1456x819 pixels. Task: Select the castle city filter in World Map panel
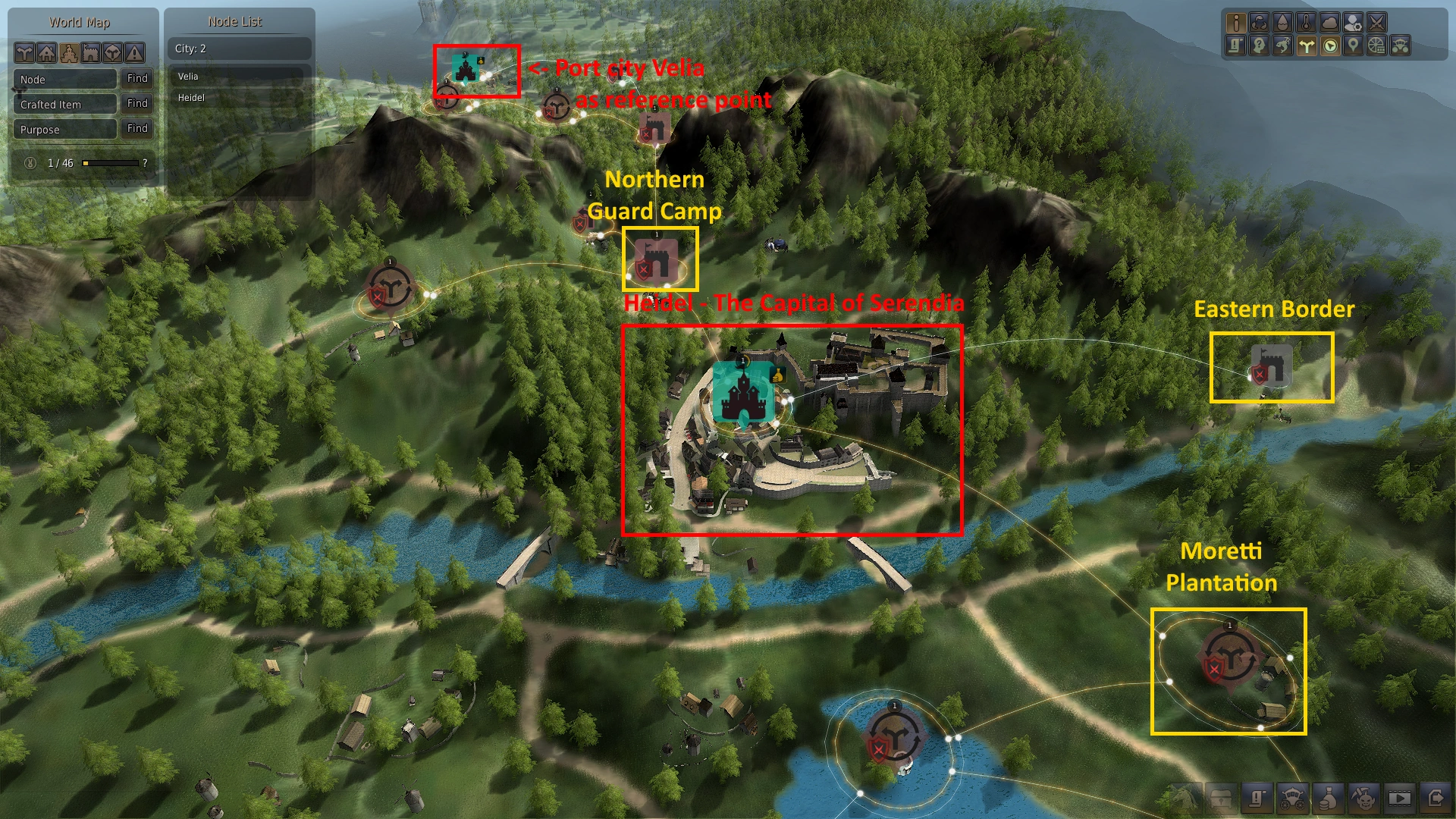(x=69, y=53)
